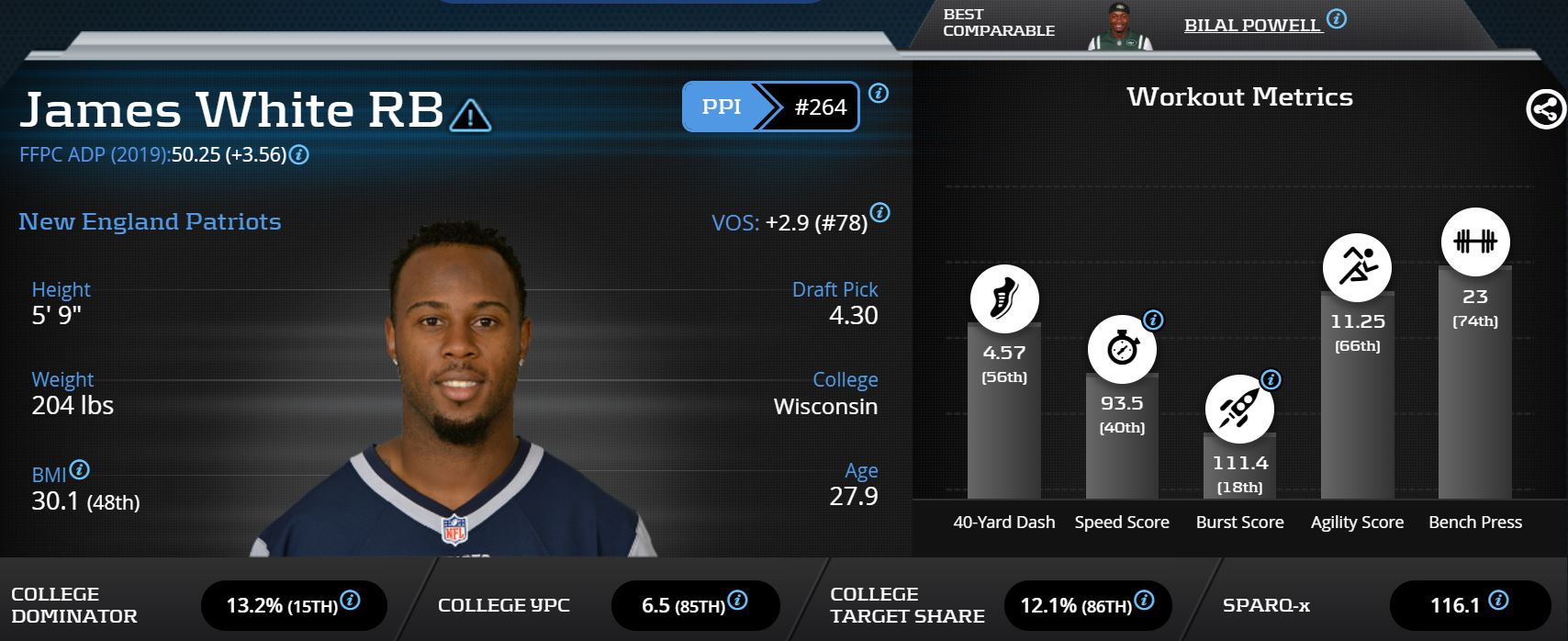Viewport: 1568px width, 641px height.
Task: Select the Agility Score runner icon
Action: 1357,266
